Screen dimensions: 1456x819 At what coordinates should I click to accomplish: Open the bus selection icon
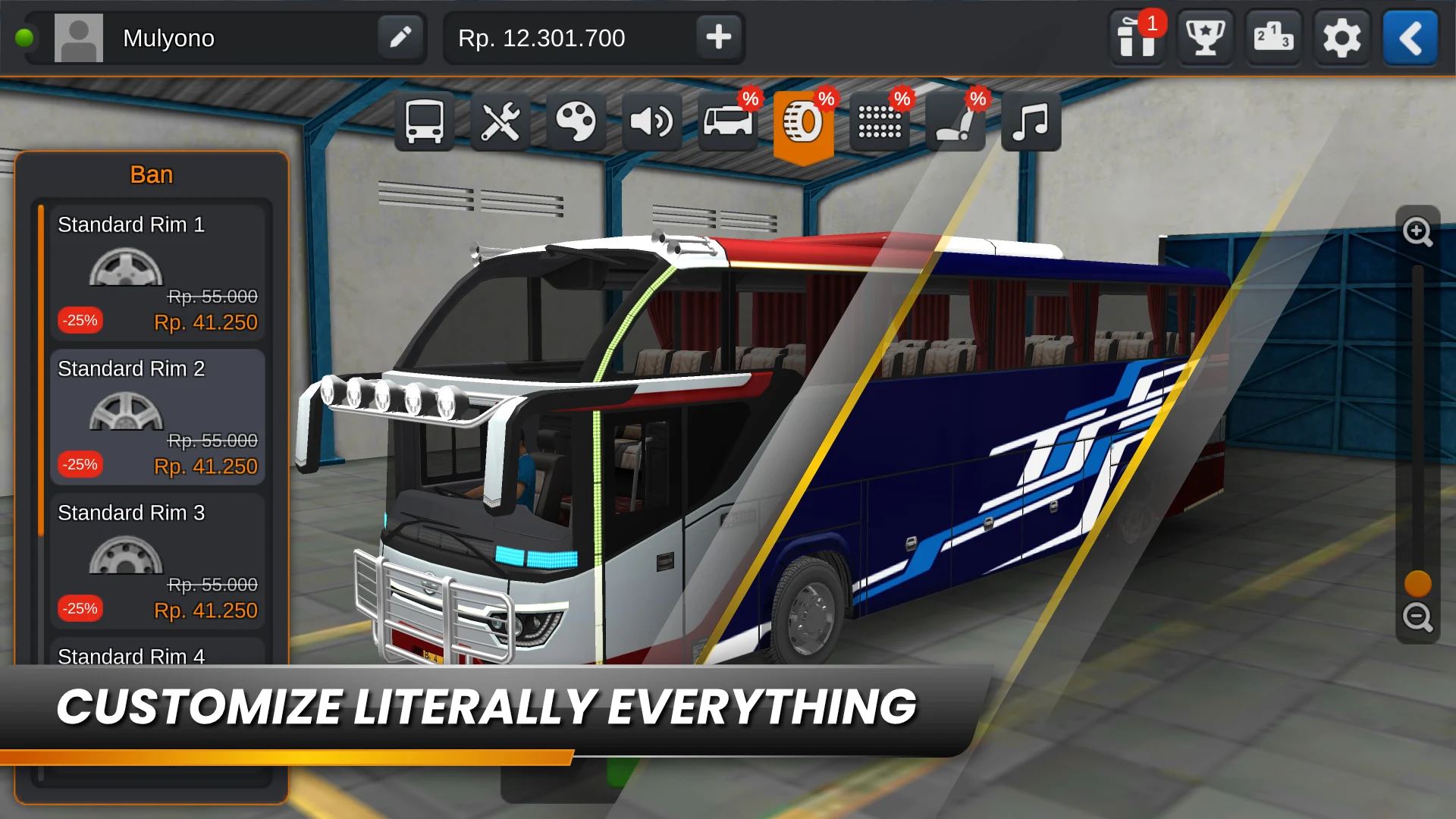tap(425, 121)
